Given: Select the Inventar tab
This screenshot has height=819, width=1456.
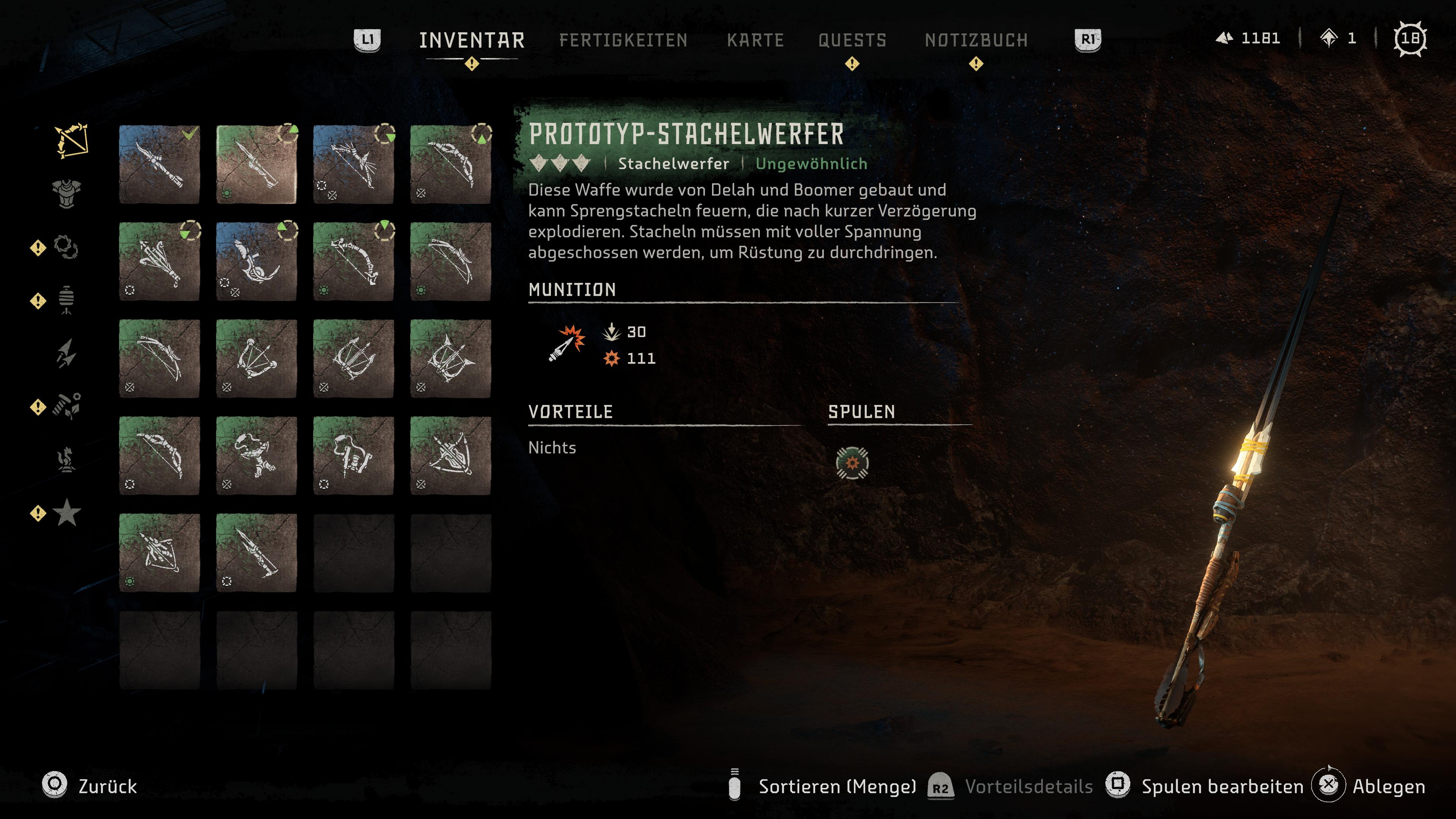Looking at the screenshot, I should tap(471, 40).
